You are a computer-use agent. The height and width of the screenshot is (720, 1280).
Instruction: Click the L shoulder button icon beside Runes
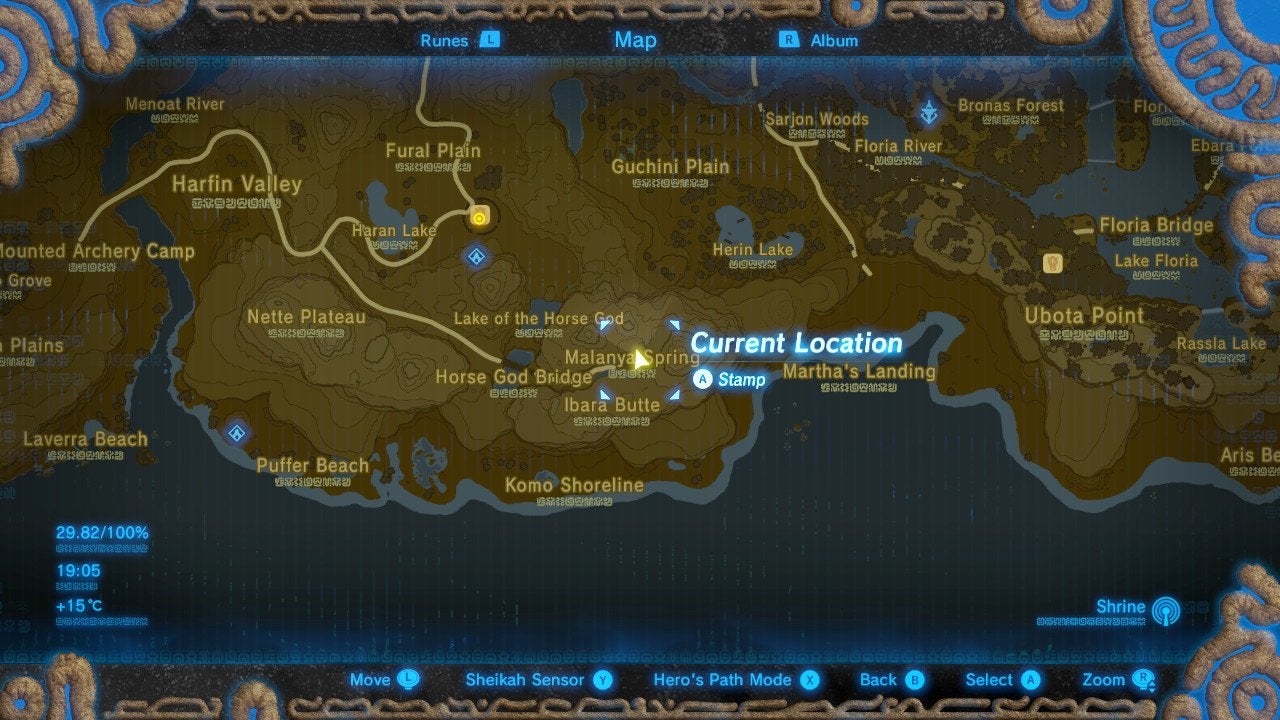[489, 40]
